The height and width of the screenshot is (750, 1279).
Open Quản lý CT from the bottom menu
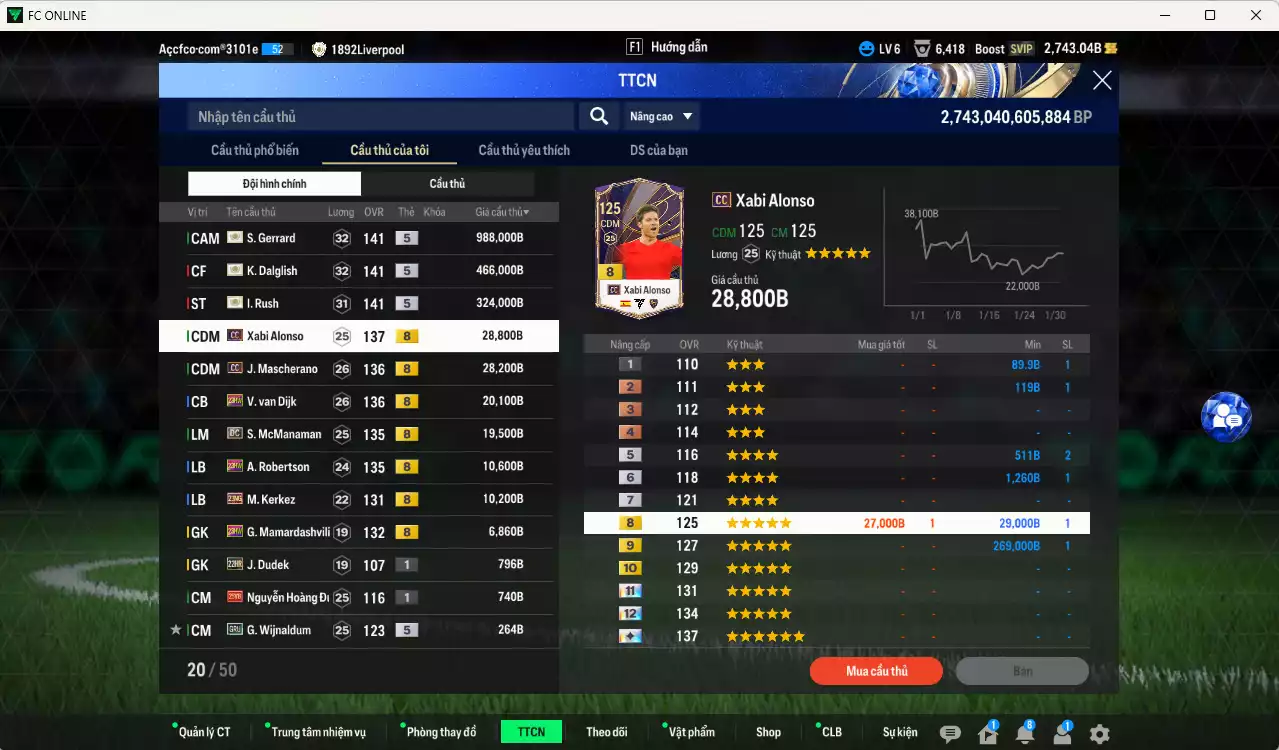coord(204,732)
